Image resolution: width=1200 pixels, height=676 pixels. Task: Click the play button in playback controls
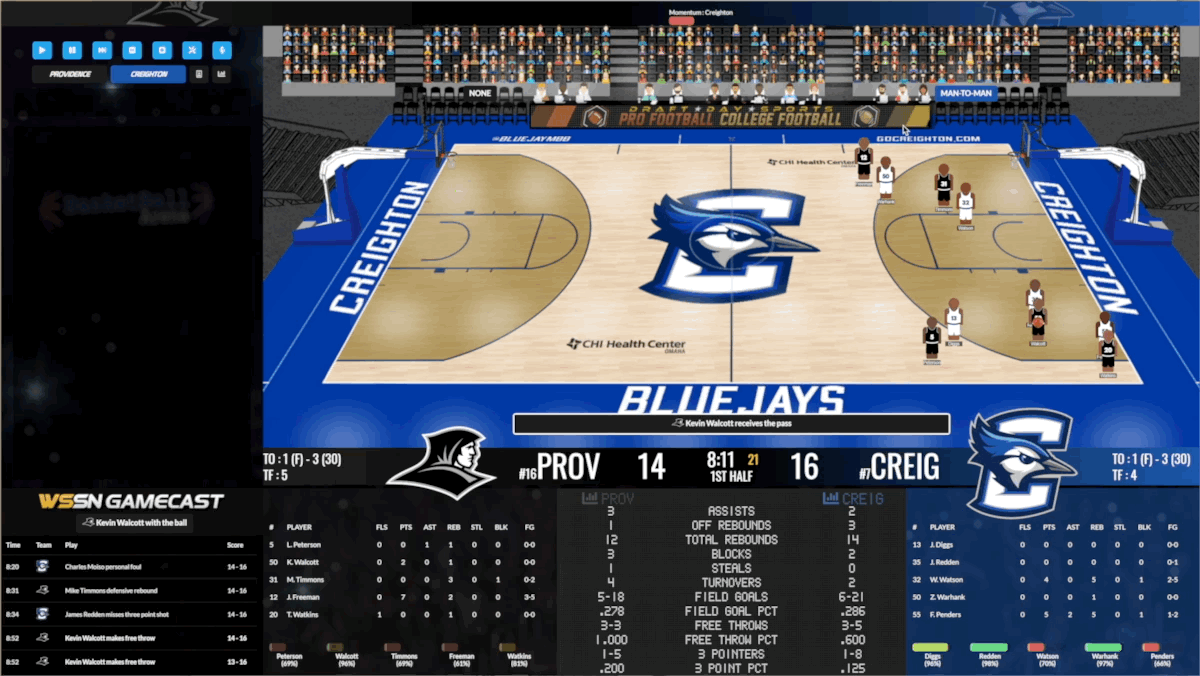(x=42, y=49)
